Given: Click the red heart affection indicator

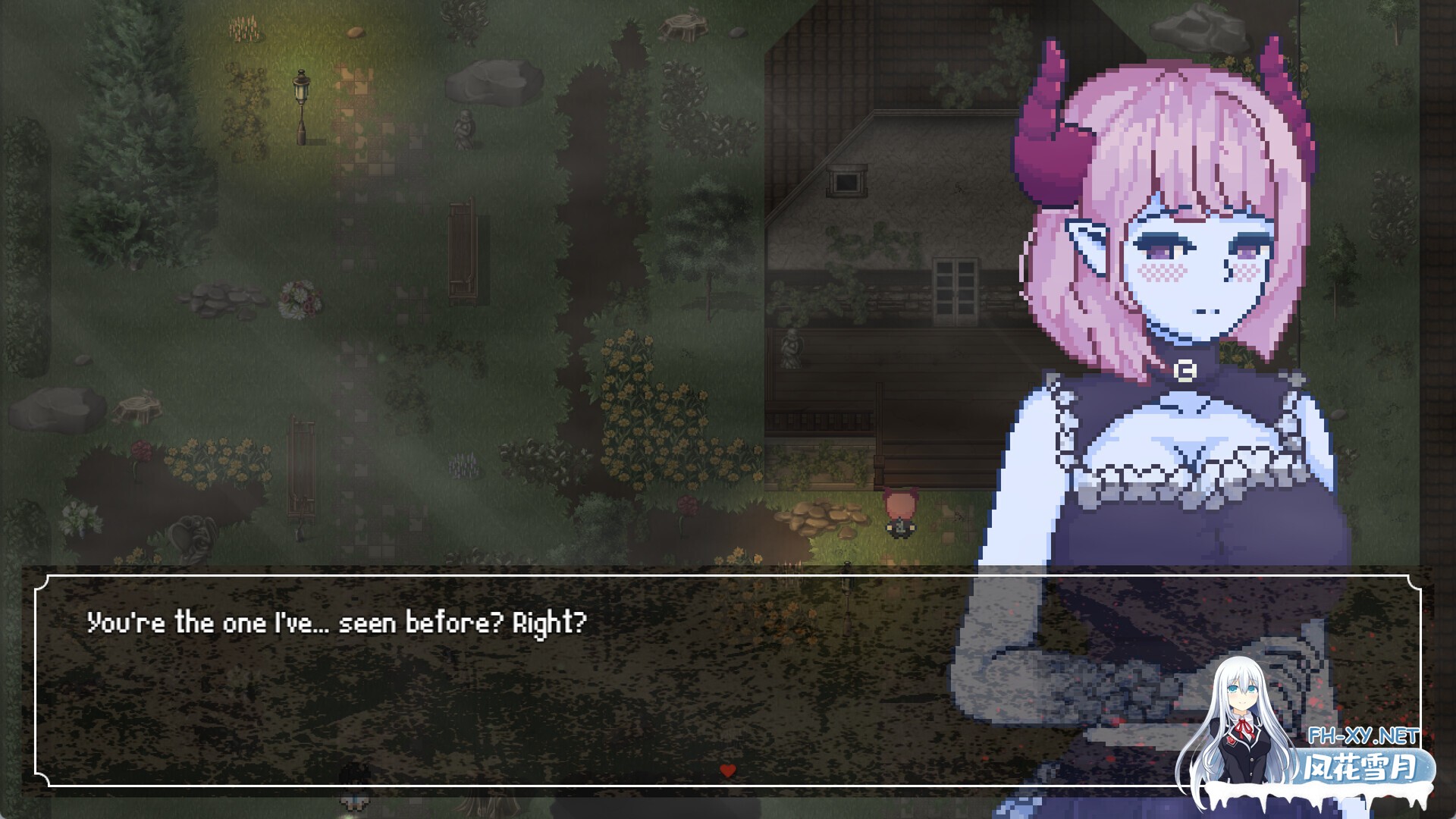Looking at the screenshot, I should pos(730,770).
